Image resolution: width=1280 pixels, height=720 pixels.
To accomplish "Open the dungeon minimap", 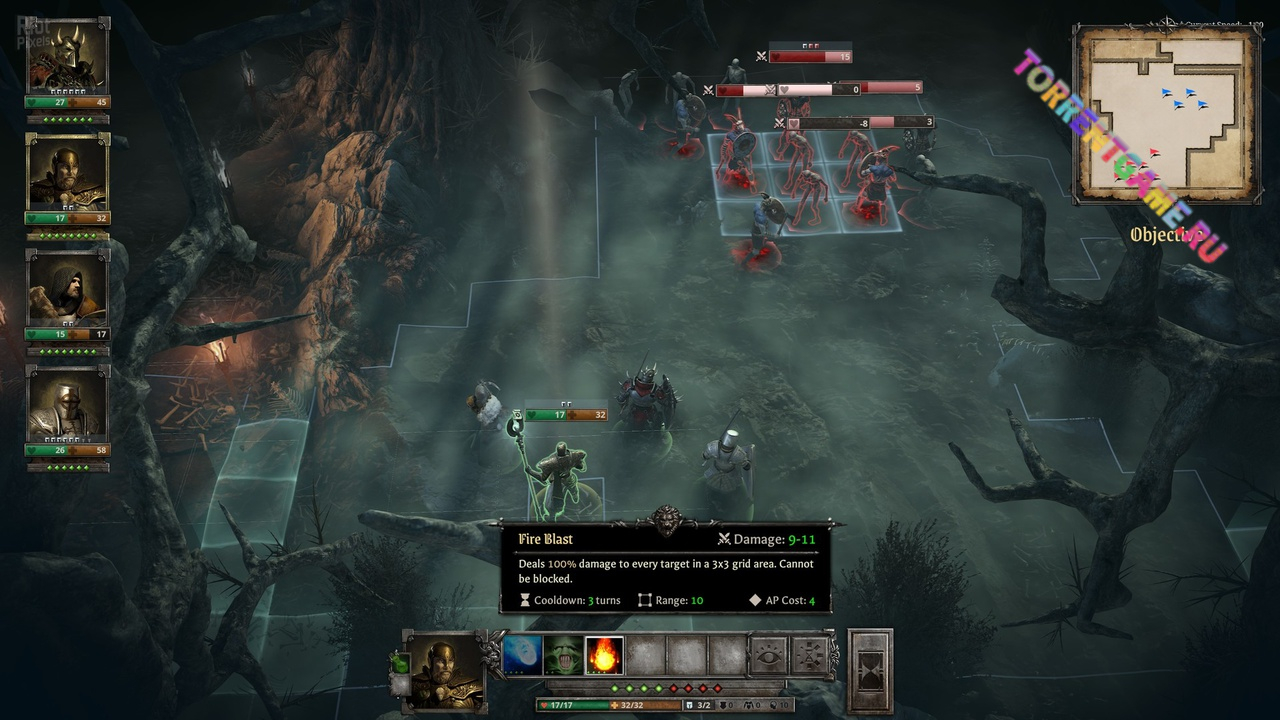I will [x=1164, y=115].
